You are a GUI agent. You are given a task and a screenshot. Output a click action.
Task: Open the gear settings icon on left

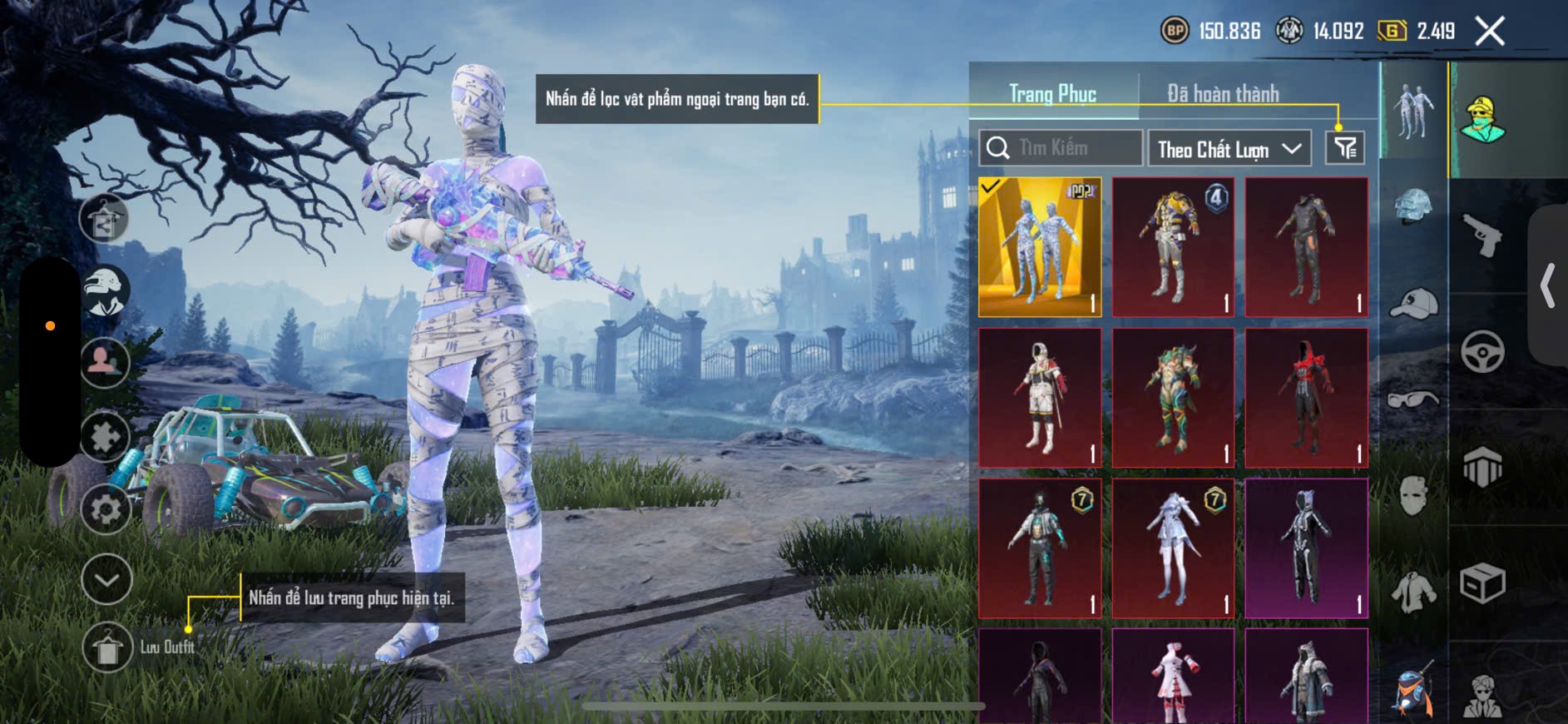106,508
